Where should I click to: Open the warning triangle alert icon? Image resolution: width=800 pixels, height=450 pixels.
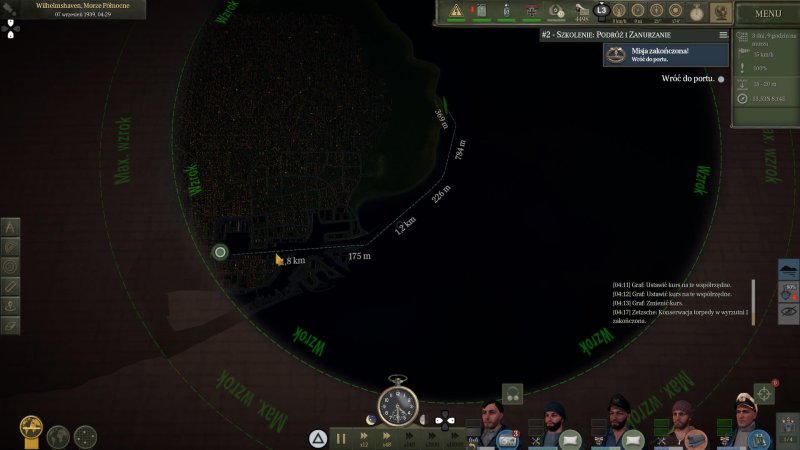point(457,11)
